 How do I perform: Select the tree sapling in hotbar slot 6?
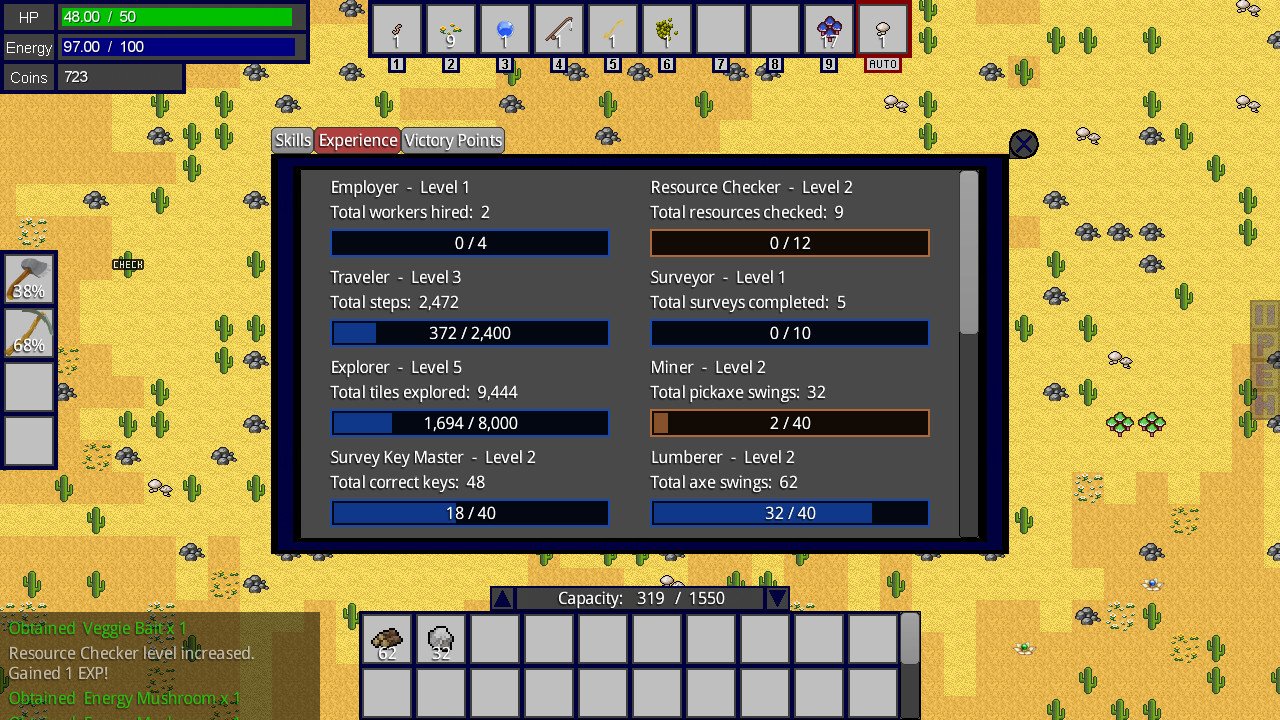click(x=667, y=29)
